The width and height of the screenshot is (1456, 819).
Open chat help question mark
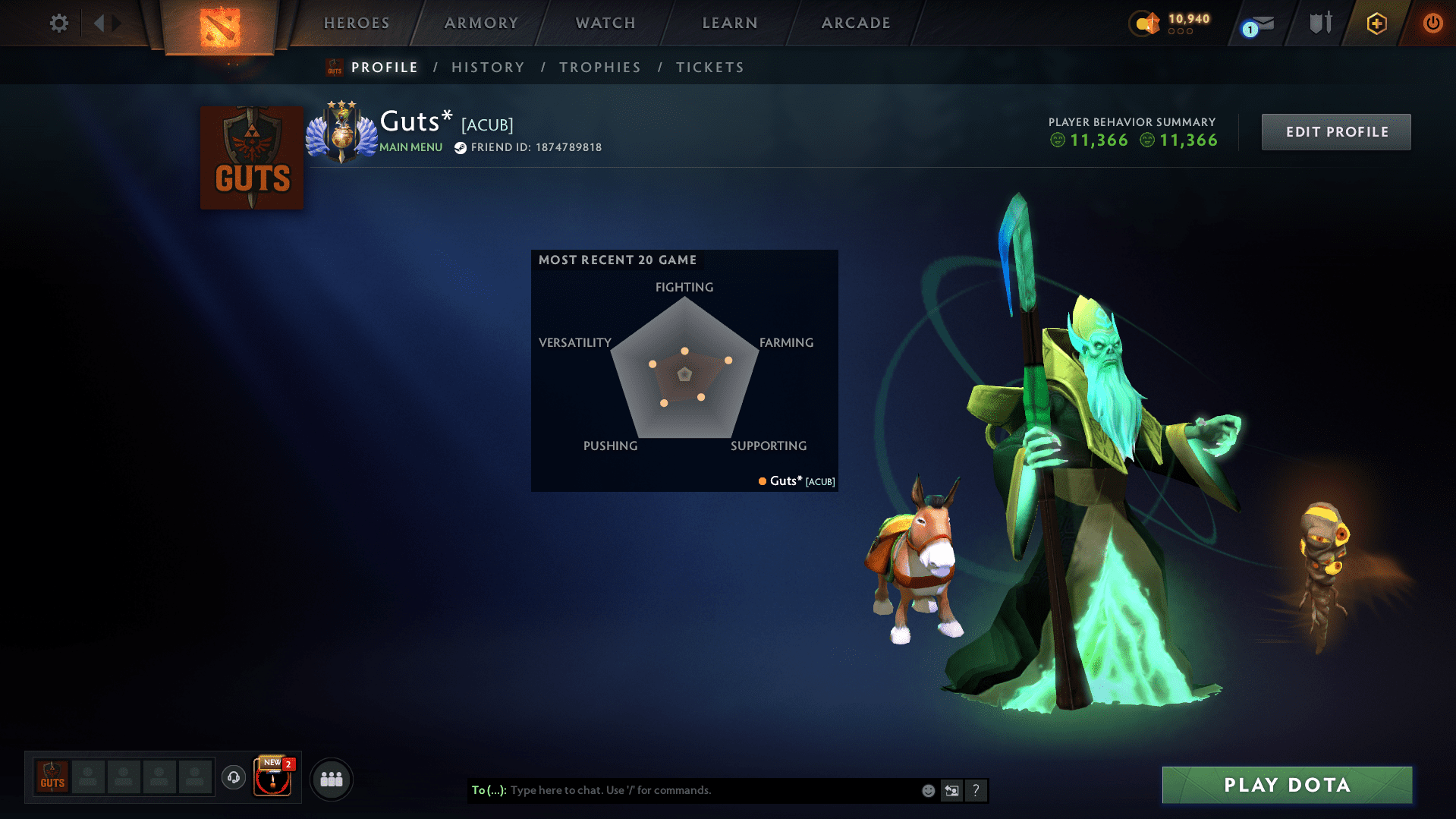pyautogui.click(x=976, y=790)
